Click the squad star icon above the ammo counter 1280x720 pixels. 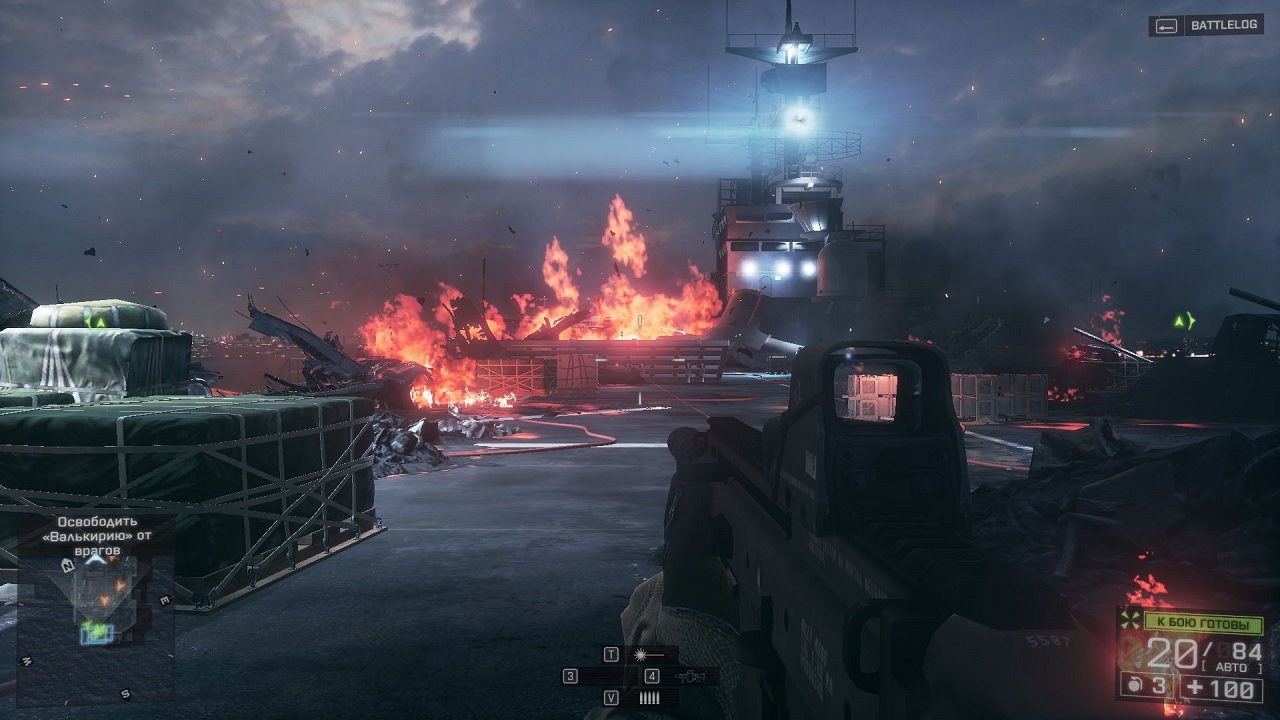pyautogui.click(x=1131, y=620)
